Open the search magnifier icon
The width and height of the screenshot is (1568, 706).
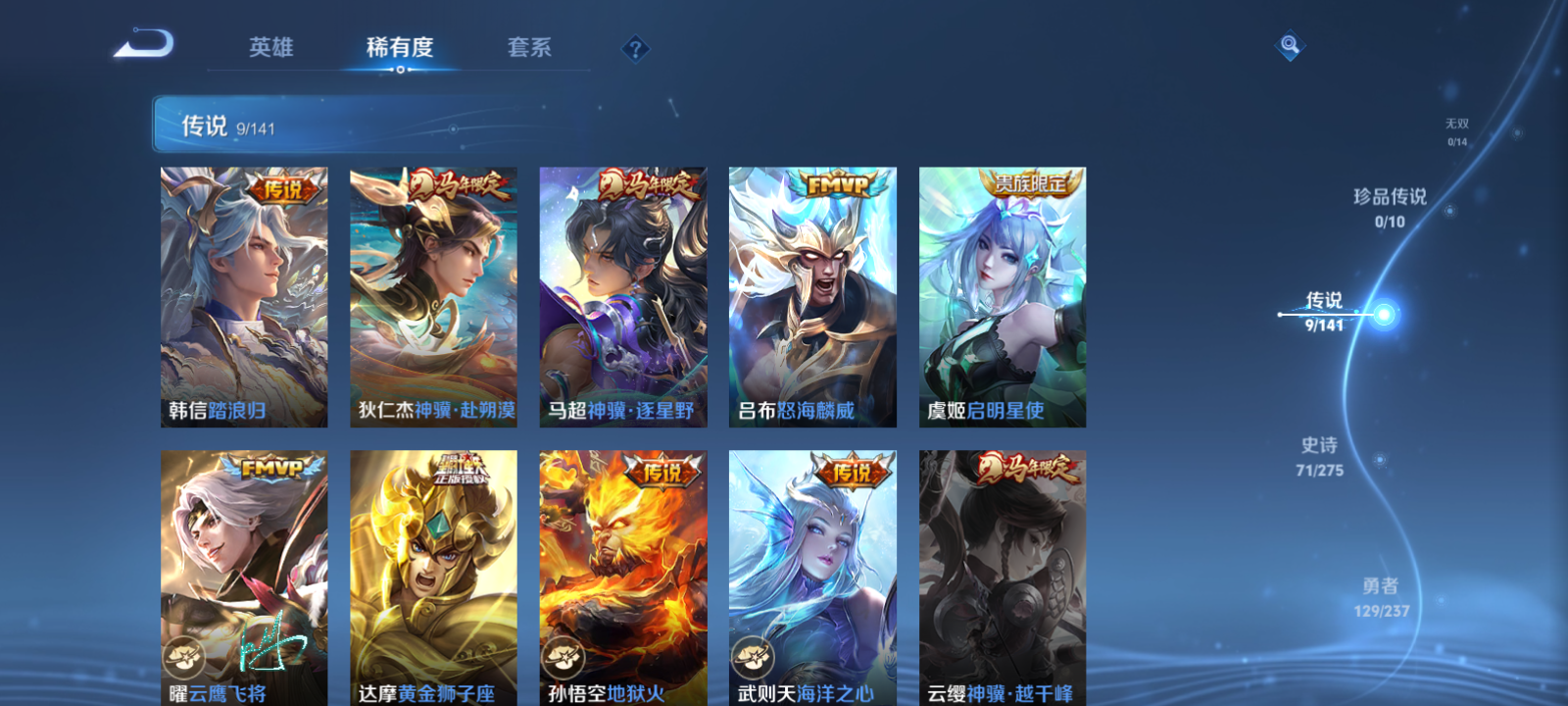point(1289,43)
